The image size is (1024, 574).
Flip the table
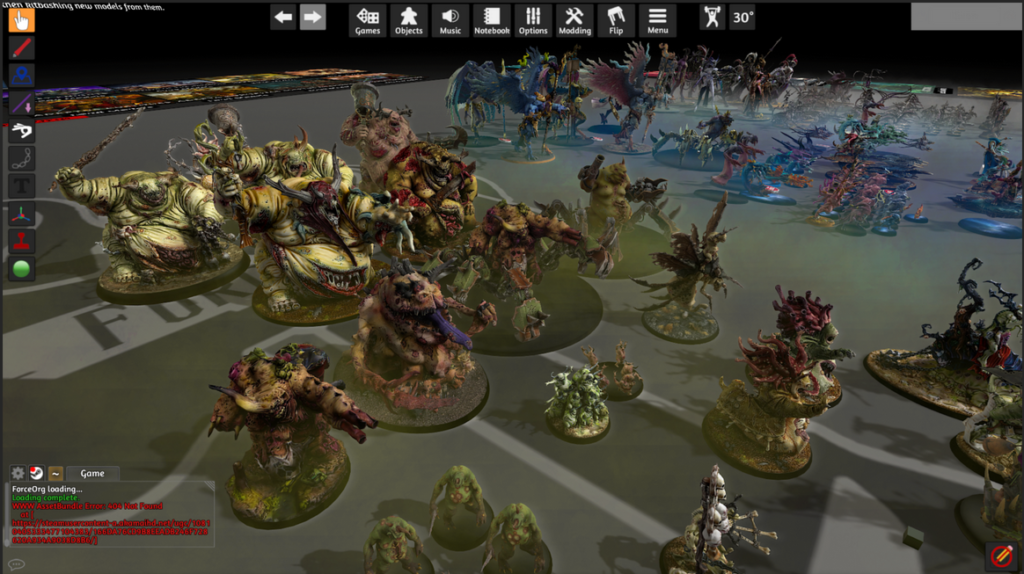pyautogui.click(x=616, y=20)
